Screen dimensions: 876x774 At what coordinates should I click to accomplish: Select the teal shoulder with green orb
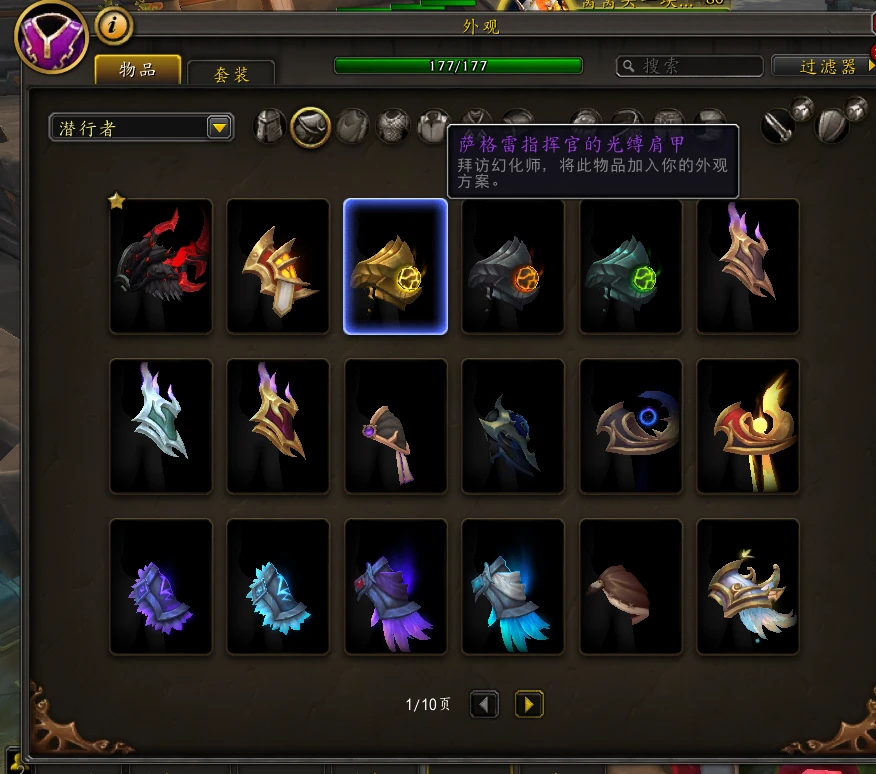point(630,266)
